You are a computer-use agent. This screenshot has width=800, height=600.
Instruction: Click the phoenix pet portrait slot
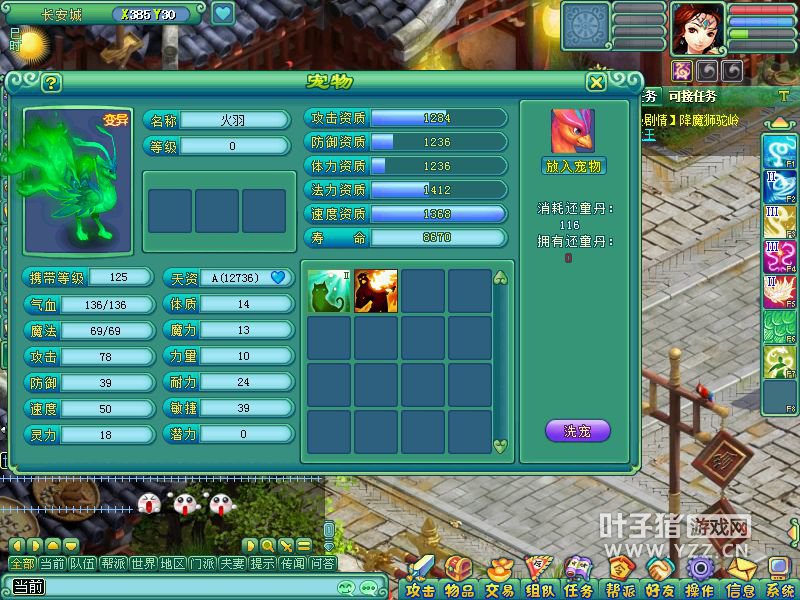(x=573, y=131)
